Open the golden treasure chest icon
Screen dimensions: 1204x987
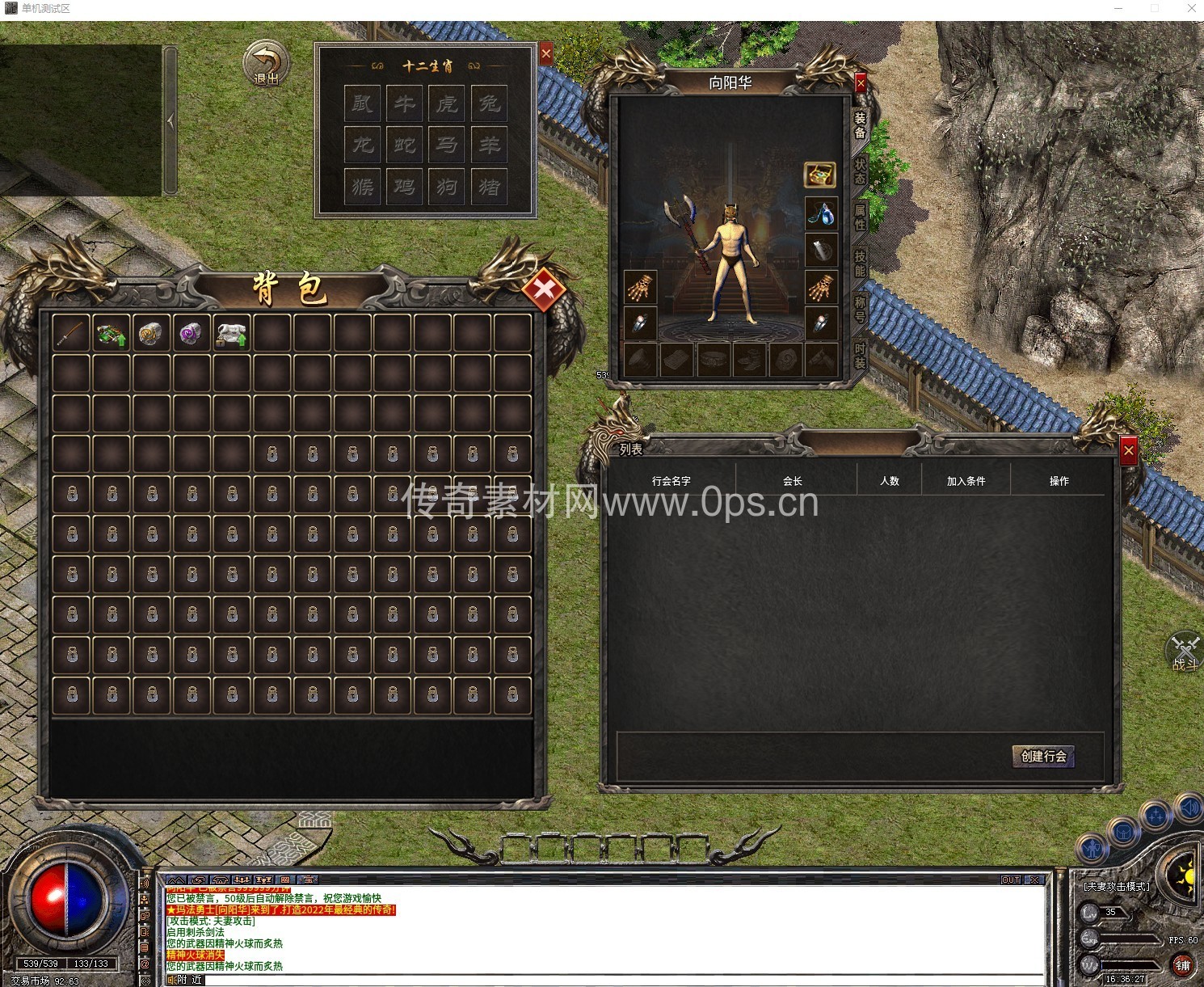(819, 175)
